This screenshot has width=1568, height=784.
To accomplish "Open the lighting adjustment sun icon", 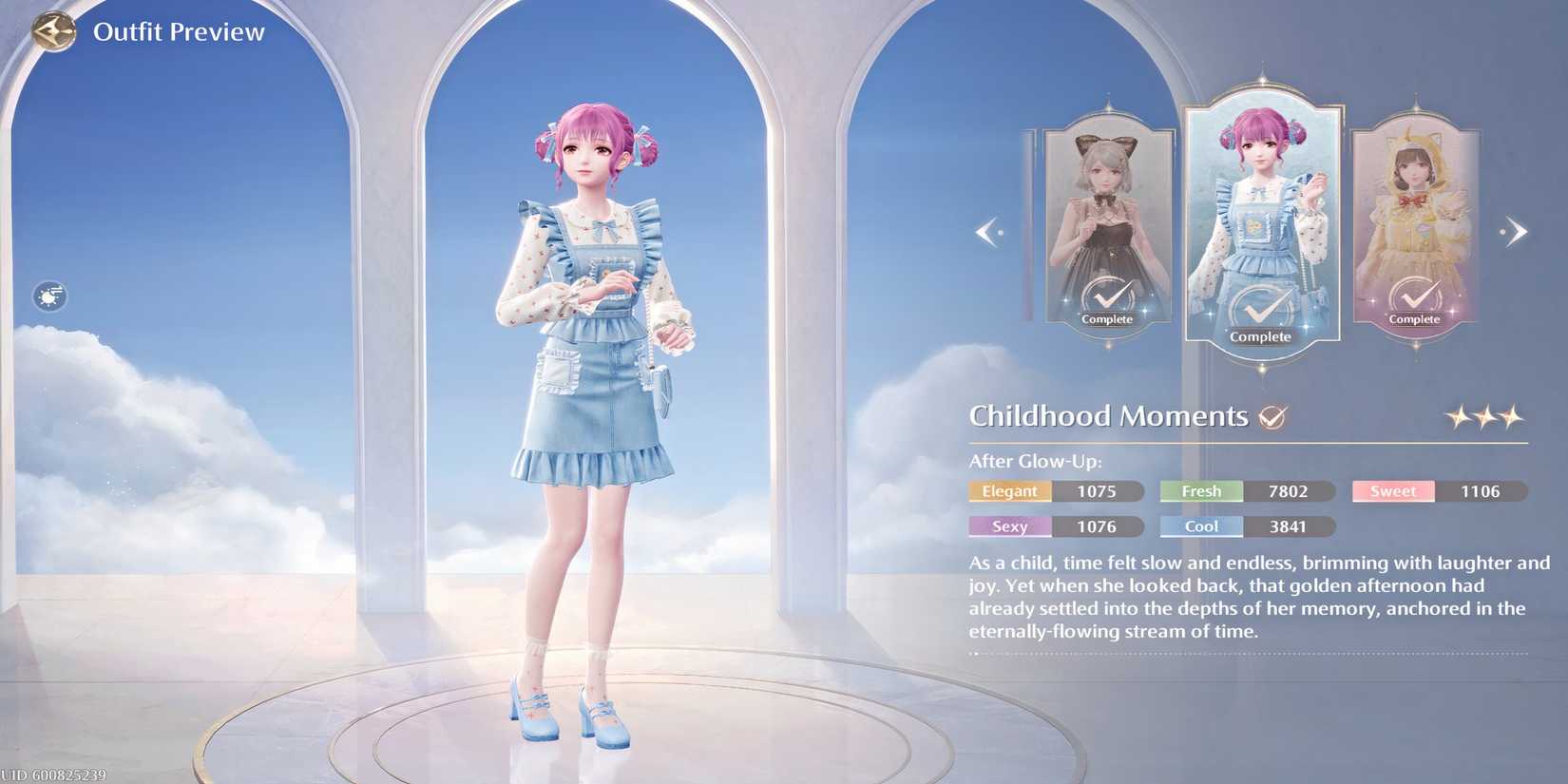I will [48, 296].
